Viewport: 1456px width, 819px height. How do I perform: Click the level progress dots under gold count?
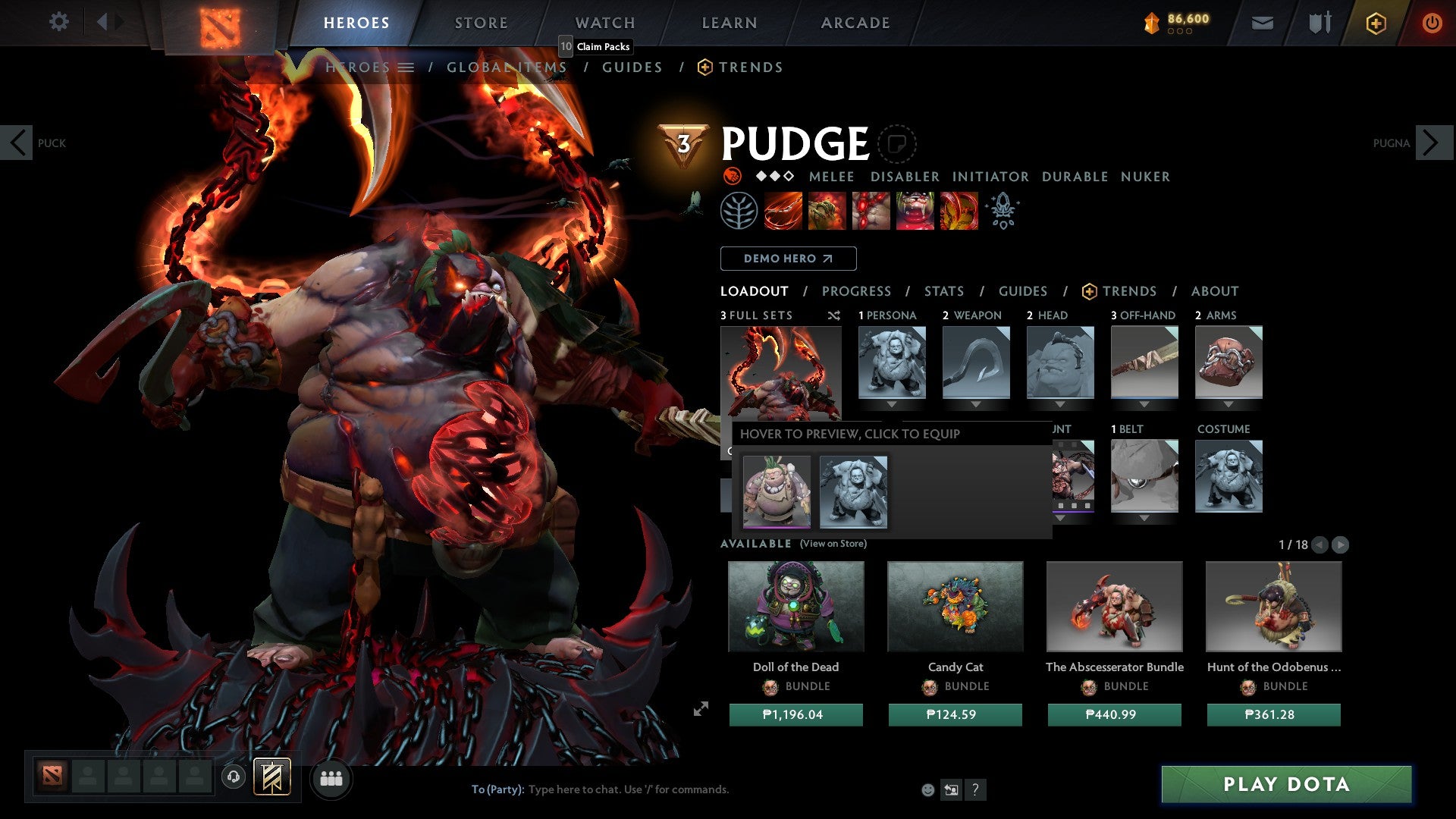tap(1180, 33)
